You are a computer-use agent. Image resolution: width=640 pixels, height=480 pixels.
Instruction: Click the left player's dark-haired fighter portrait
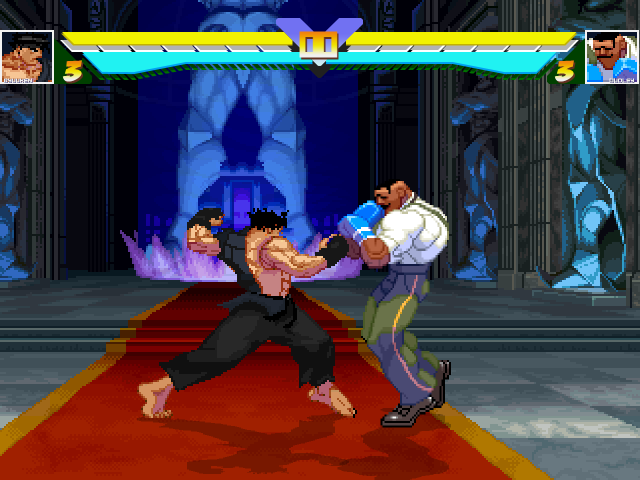coord(27,56)
